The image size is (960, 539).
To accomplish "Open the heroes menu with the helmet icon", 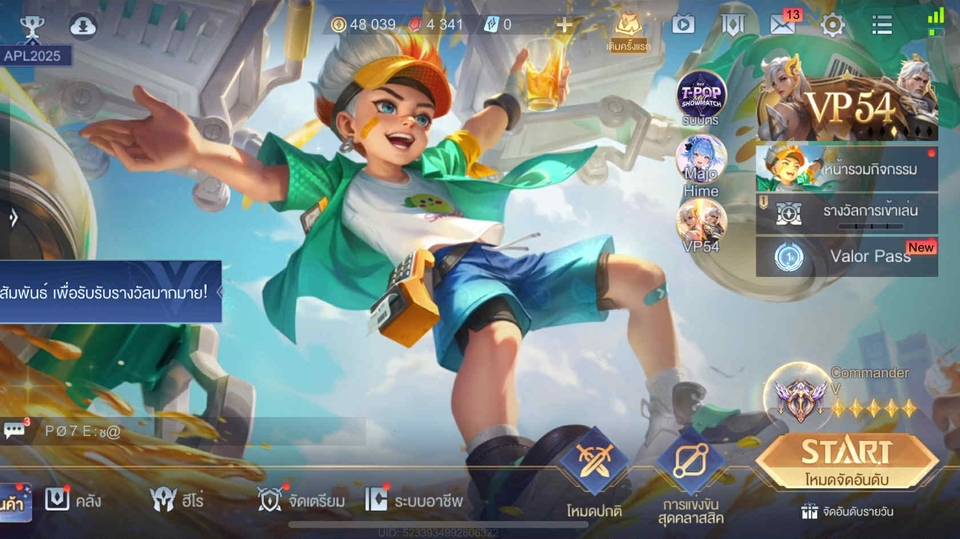I will coord(176,500).
